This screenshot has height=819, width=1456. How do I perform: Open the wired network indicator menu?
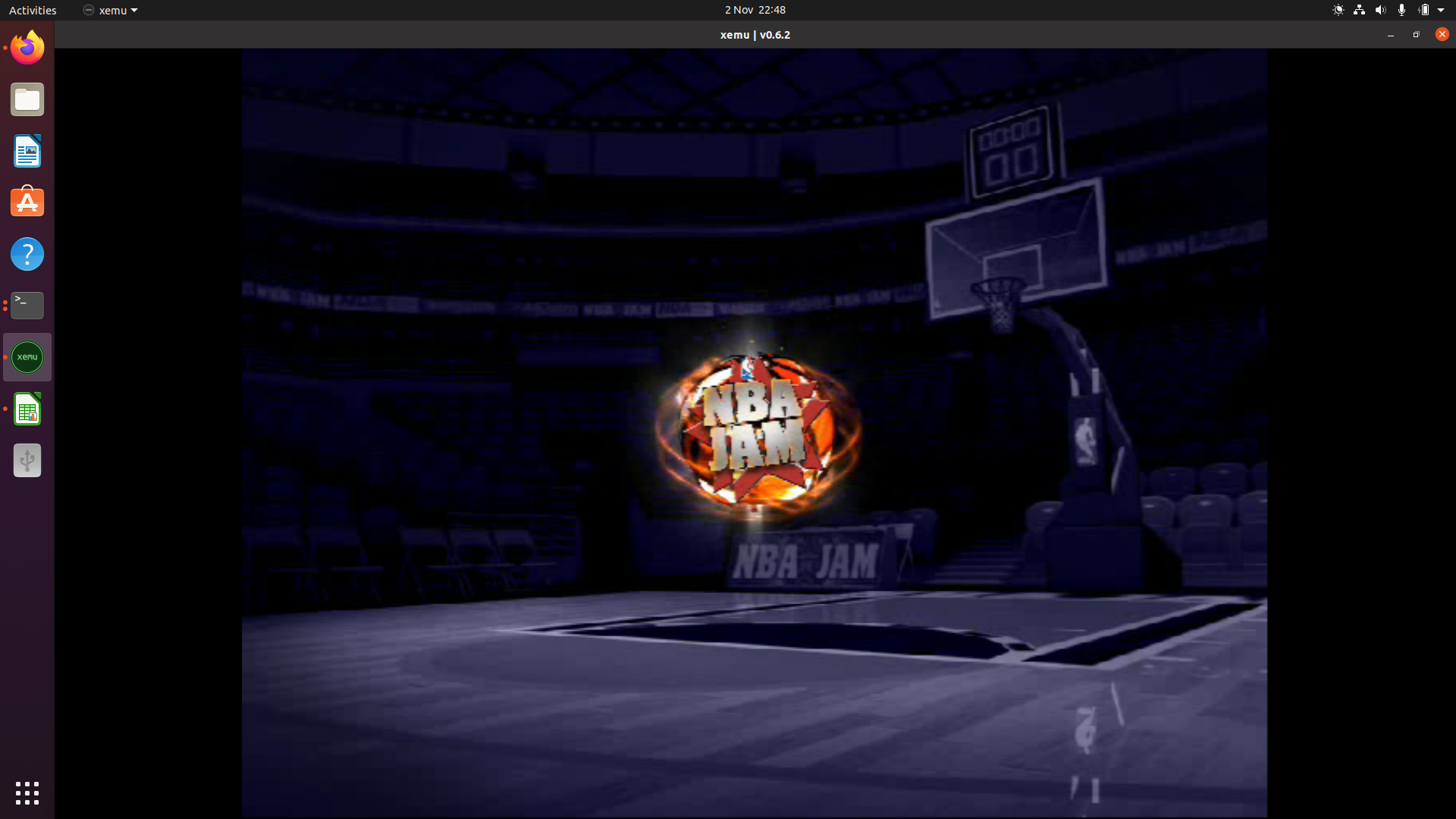tap(1358, 10)
